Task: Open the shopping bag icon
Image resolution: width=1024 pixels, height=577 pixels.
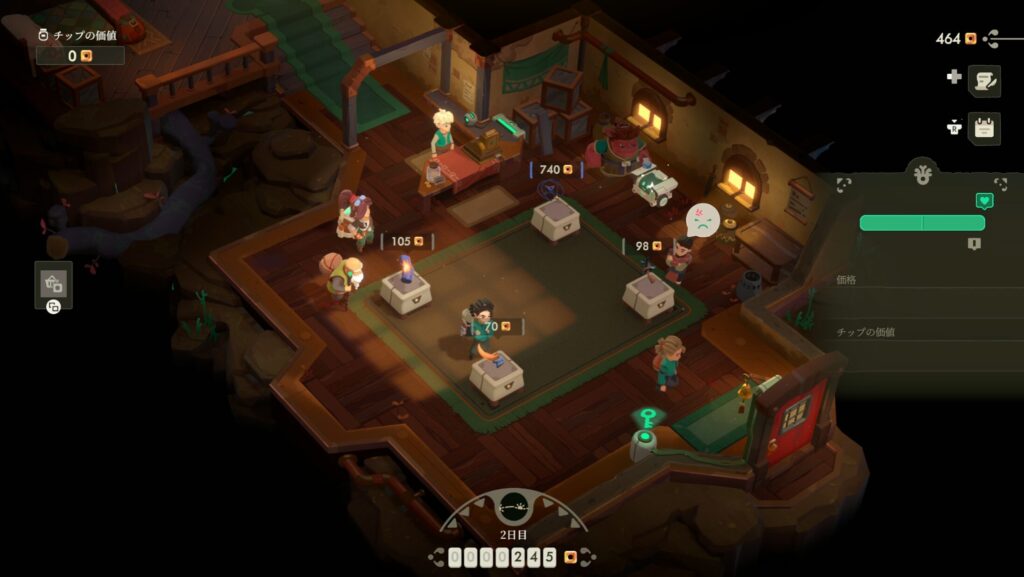Action: point(53,283)
